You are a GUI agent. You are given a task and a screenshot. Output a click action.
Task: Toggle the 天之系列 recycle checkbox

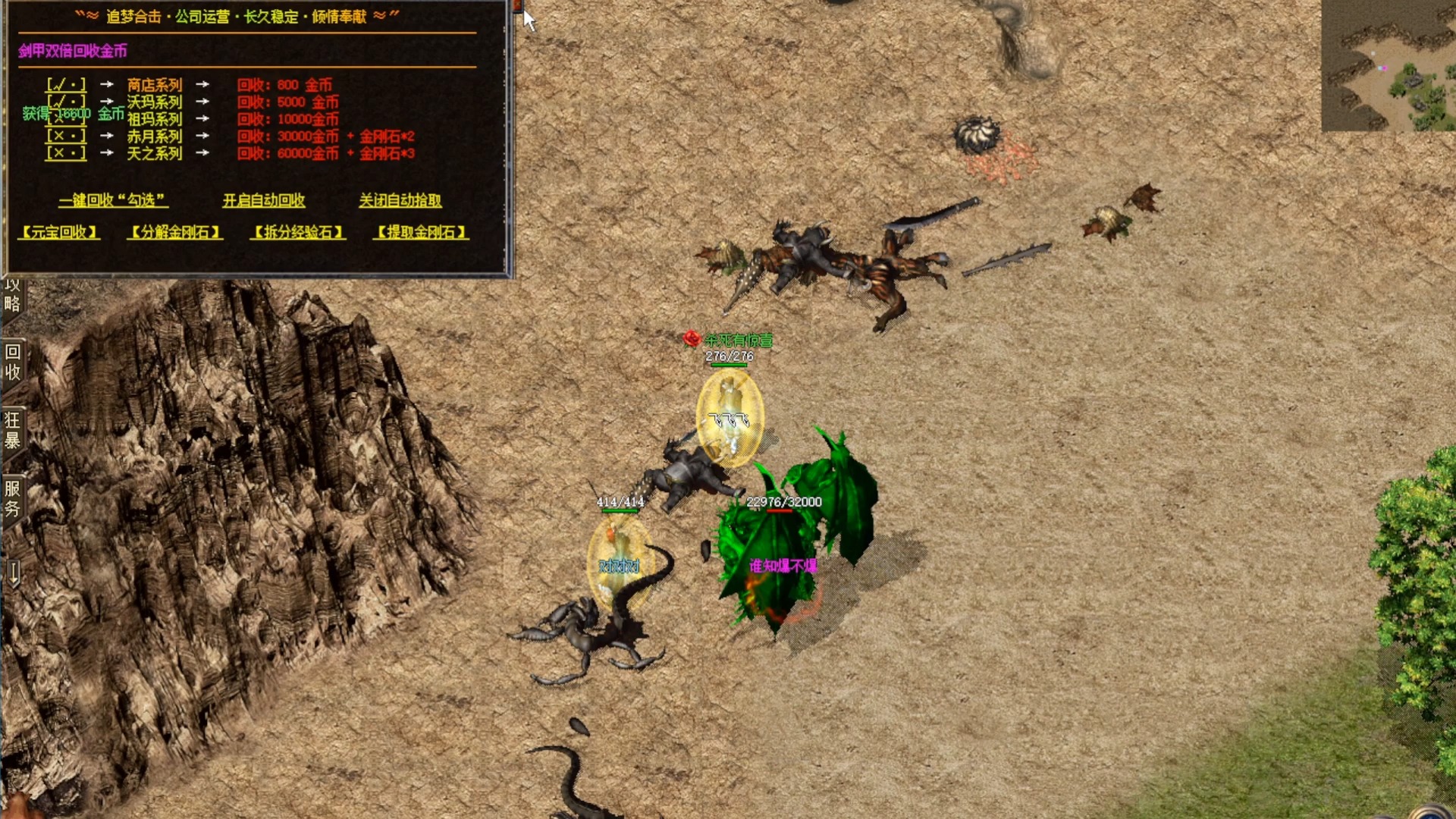[x=66, y=153]
